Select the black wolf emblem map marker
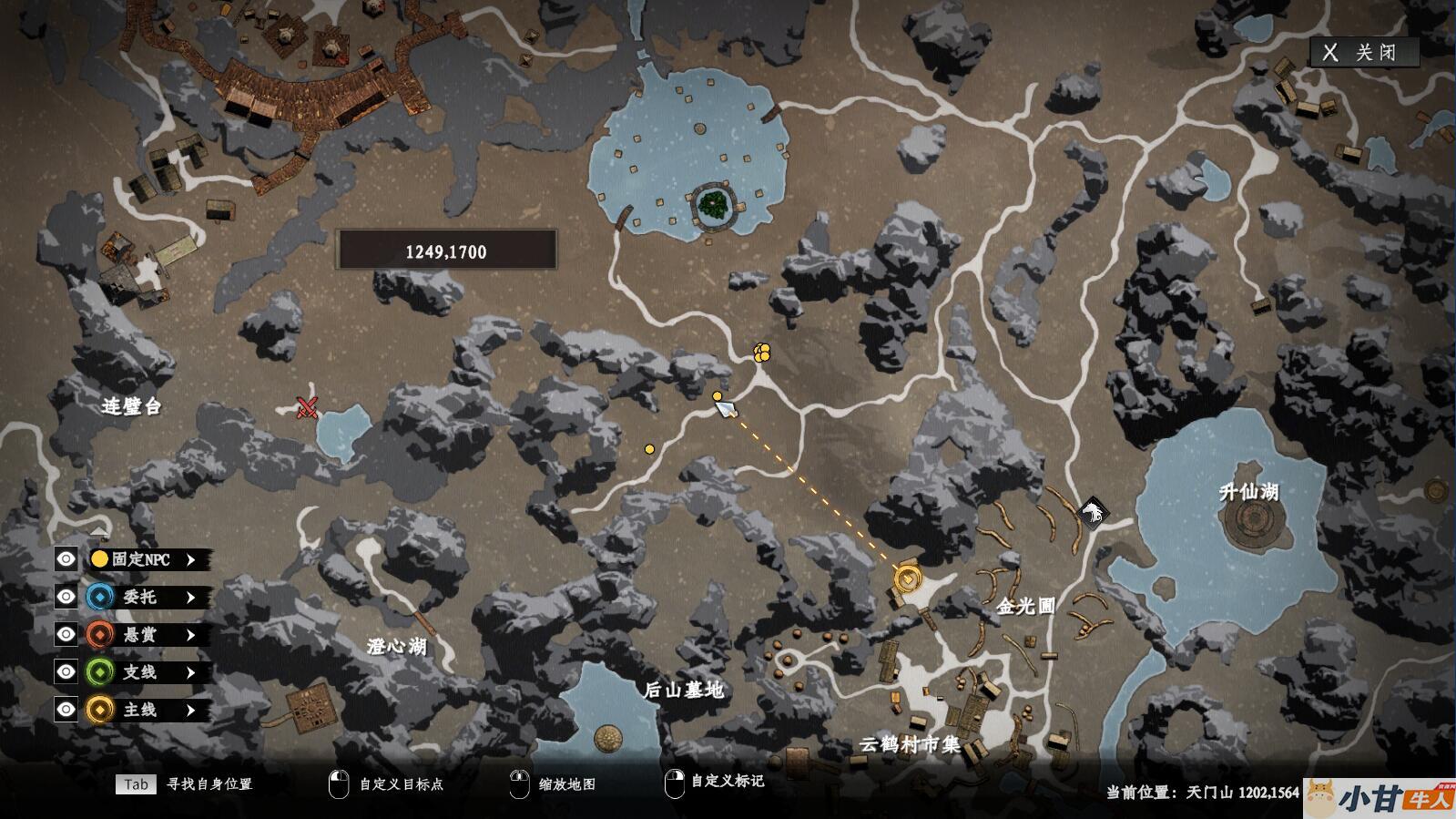The width and height of the screenshot is (1456, 819). (x=1090, y=513)
